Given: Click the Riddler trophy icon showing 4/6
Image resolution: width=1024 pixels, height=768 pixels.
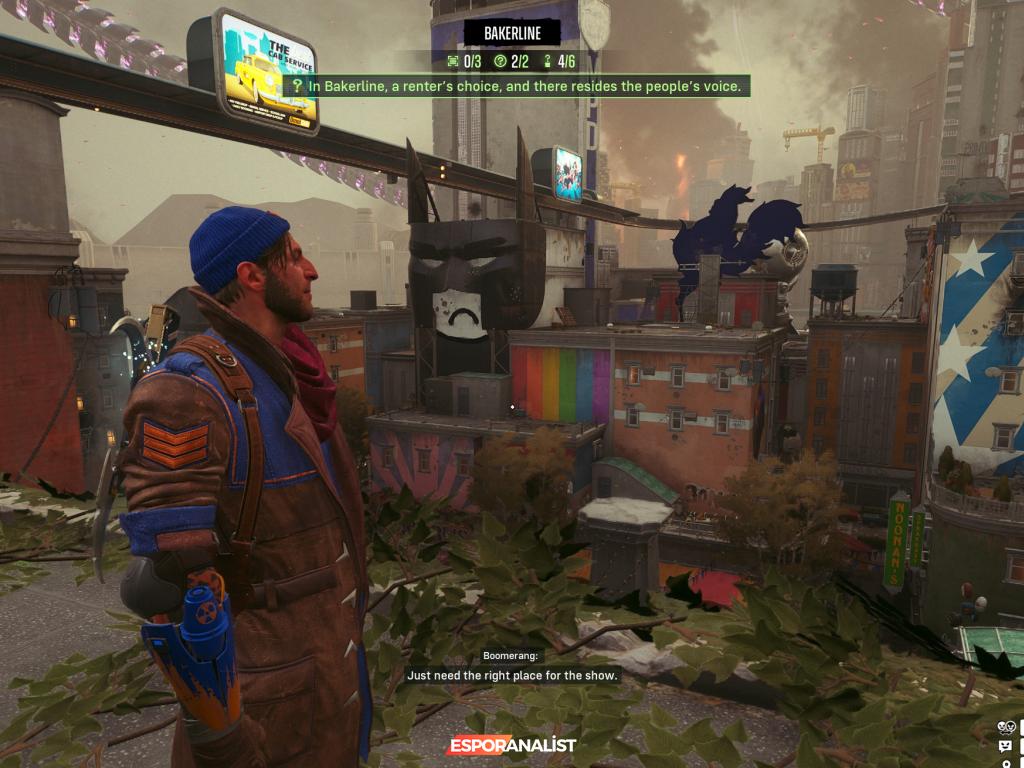Looking at the screenshot, I should [x=547, y=62].
